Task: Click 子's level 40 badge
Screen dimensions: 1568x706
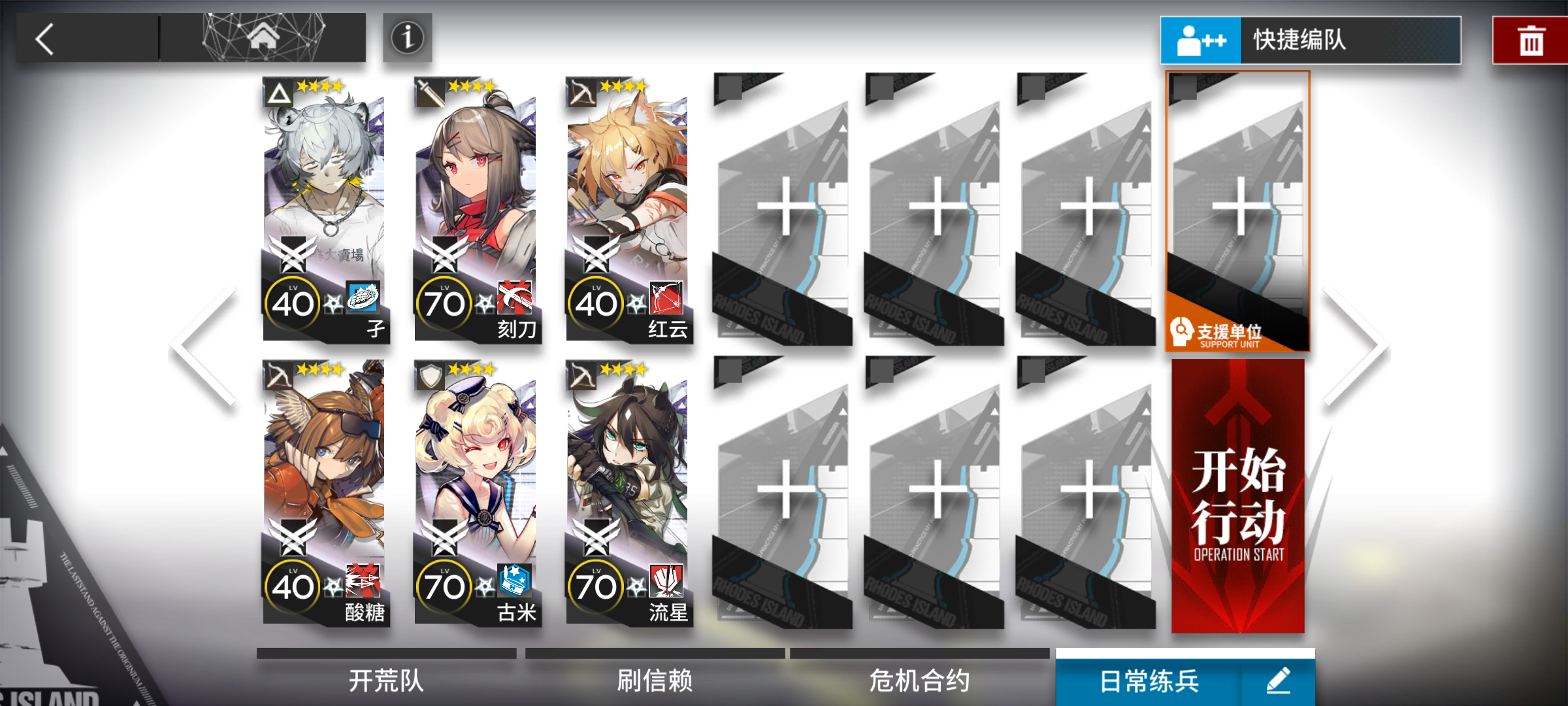Action: click(x=295, y=302)
